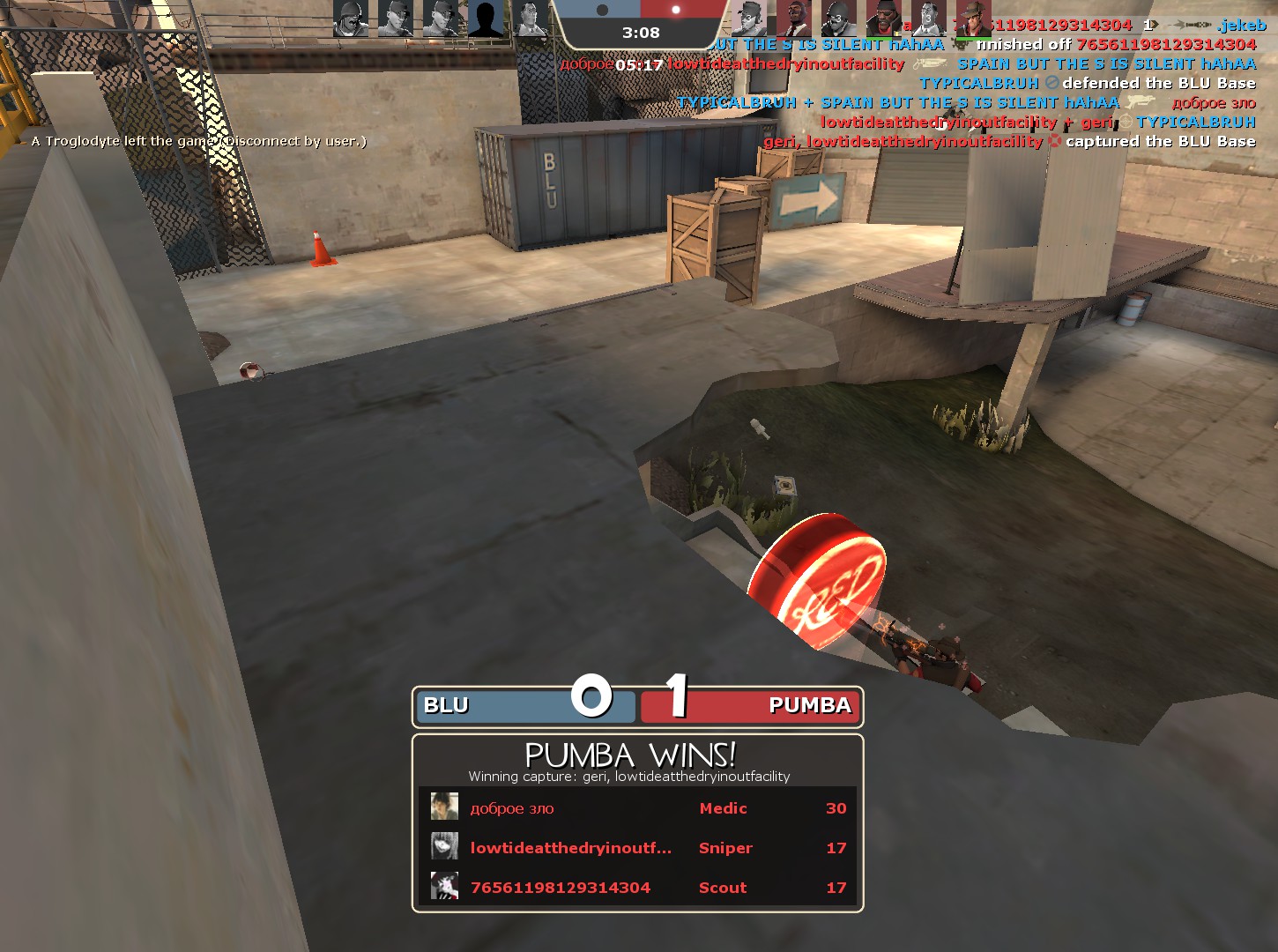Select the RED Sniper portrait with hat
The height and width of the screenshot is (952, 1278).
[972, 19]
